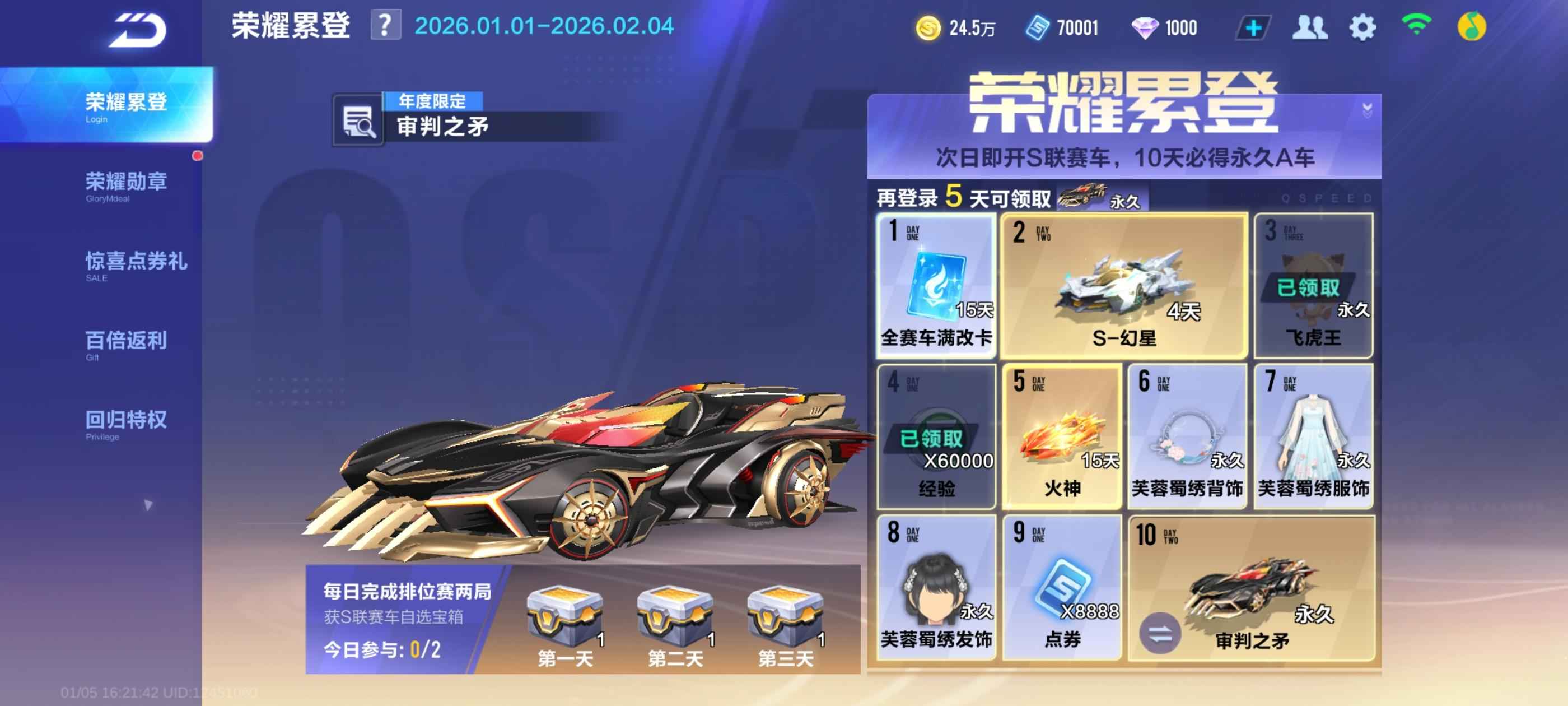Switch to the 荣耀勋章 tab
The height and width of the screenshot is (706, 1568).
point(125,184)
